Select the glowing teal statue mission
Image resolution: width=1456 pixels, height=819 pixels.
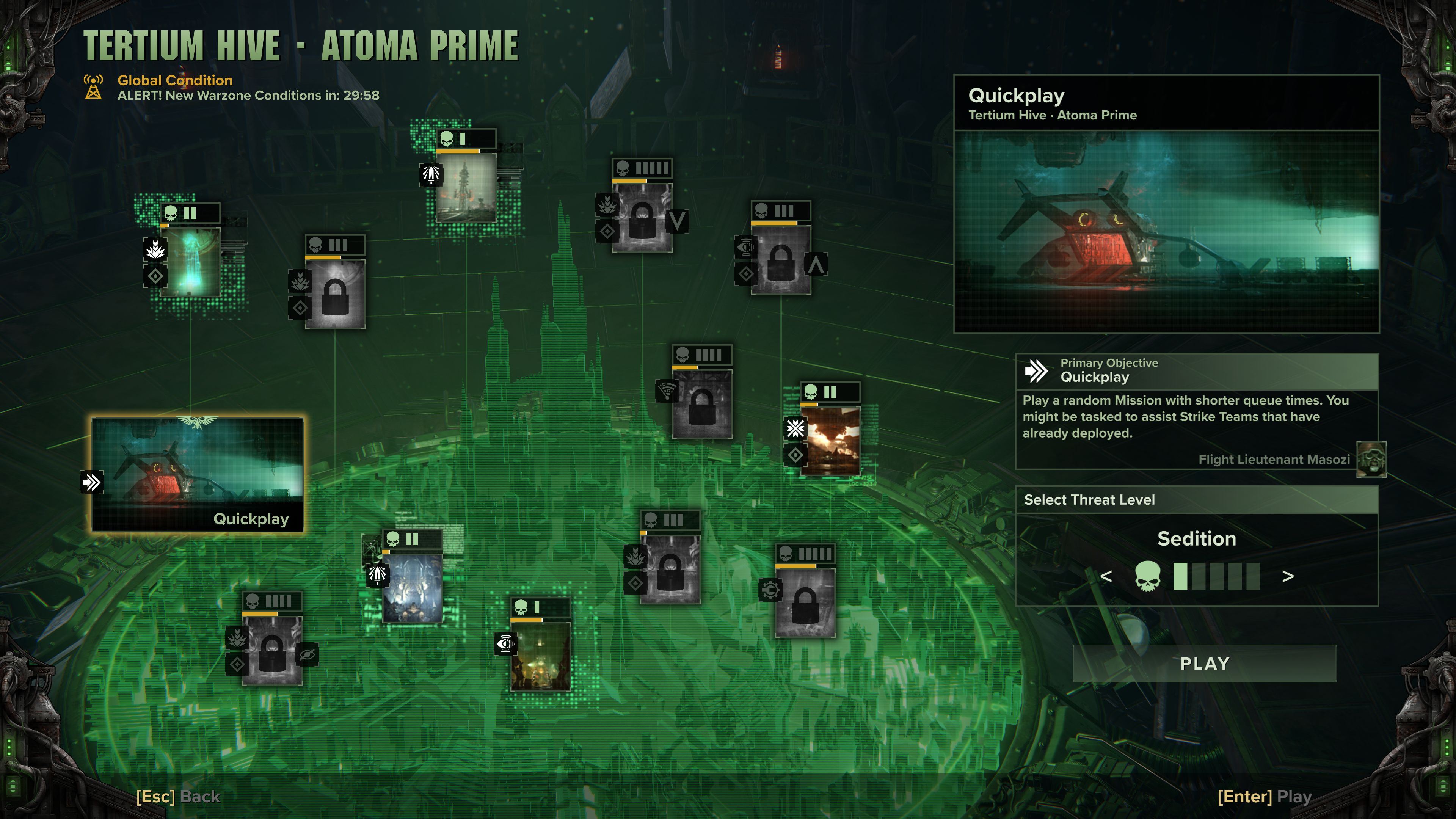tap(190, 262)
